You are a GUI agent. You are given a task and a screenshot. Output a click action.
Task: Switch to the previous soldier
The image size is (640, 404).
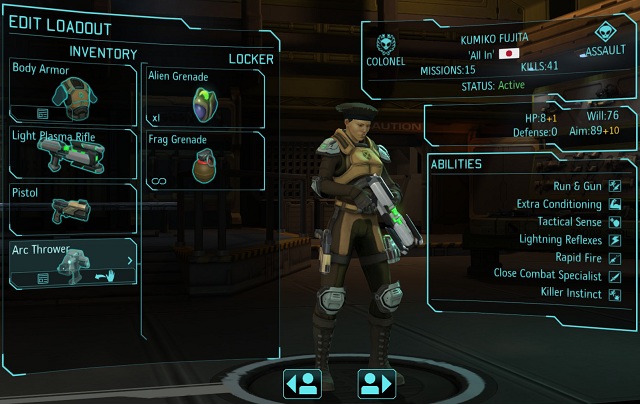point(303,382)
